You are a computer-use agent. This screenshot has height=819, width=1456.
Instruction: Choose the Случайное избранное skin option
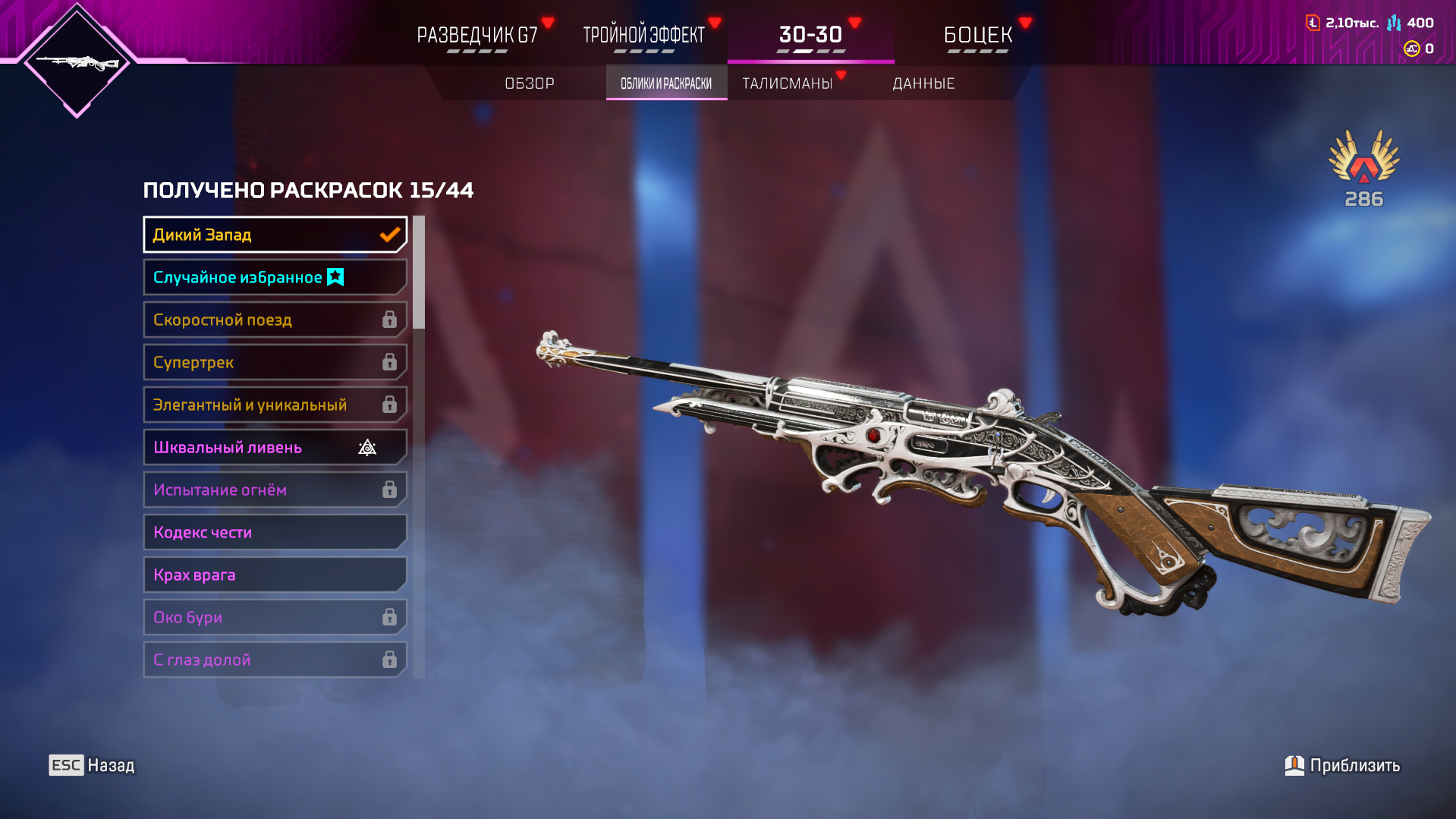(x=275, y=277)
